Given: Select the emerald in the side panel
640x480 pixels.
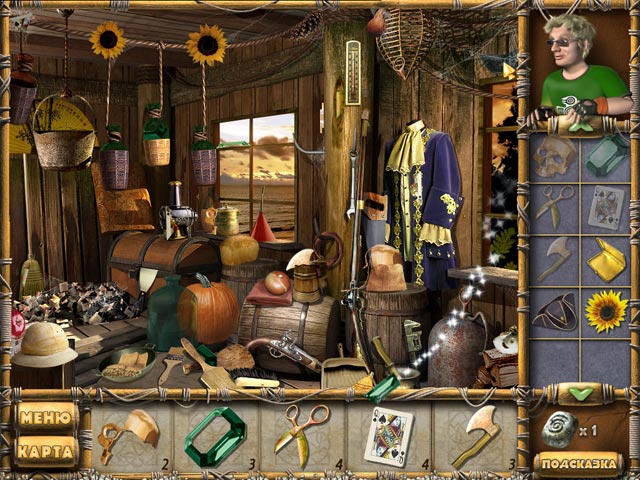Looking at the screenshot, I should coord(606,155).
